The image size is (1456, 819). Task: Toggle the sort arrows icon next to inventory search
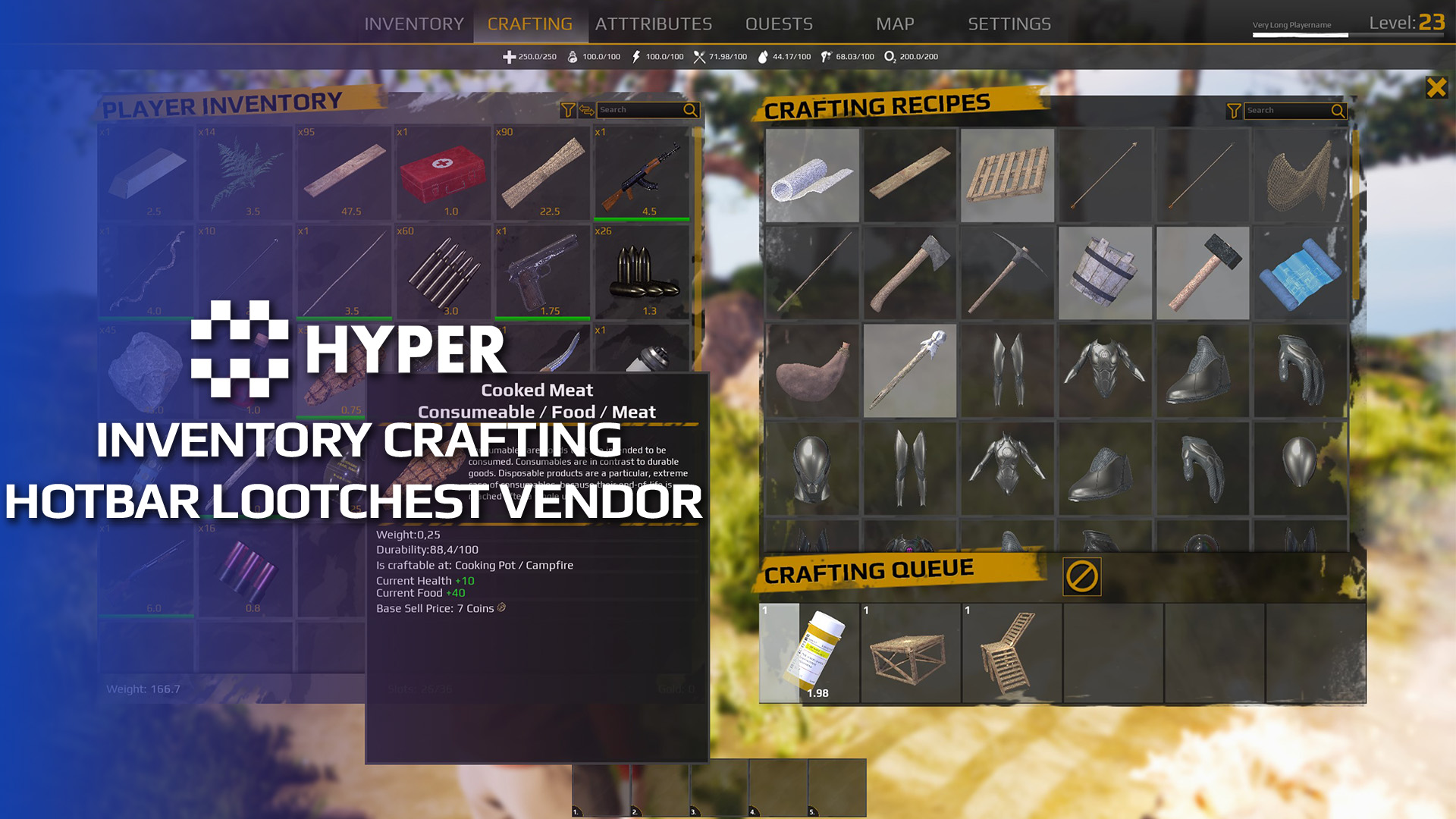585,110
